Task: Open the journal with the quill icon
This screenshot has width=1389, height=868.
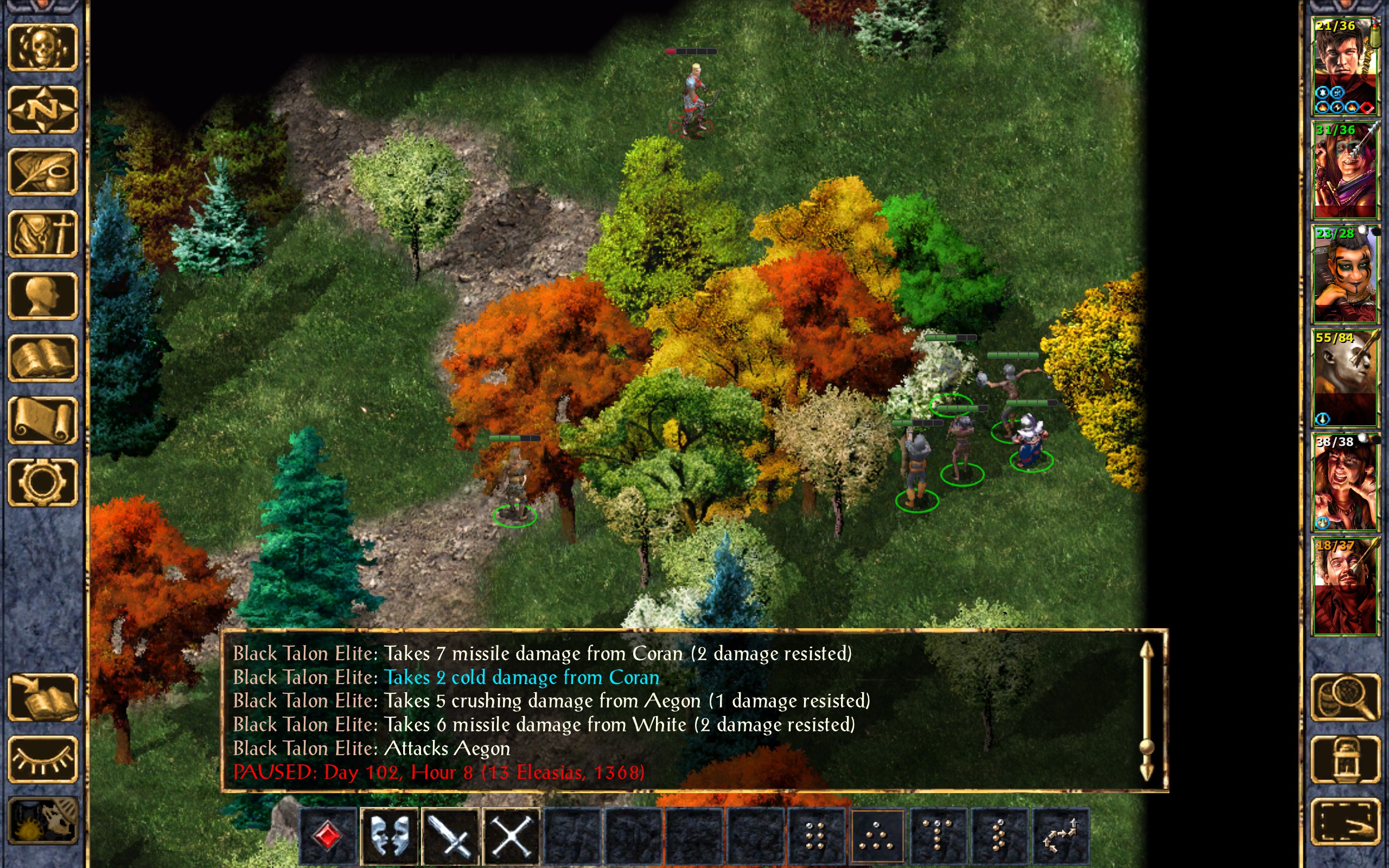Action: click(x=42, y=171)
